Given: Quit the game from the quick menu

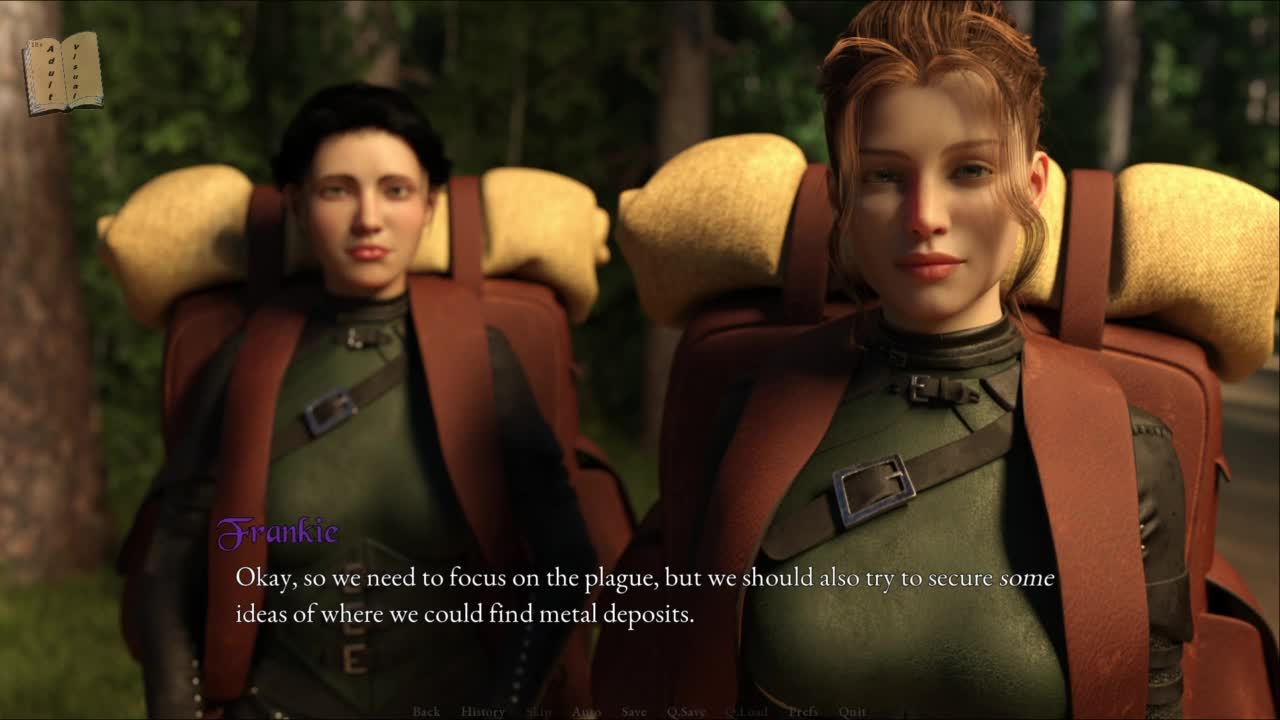Looking at the screenshot, I should [853, 712].
